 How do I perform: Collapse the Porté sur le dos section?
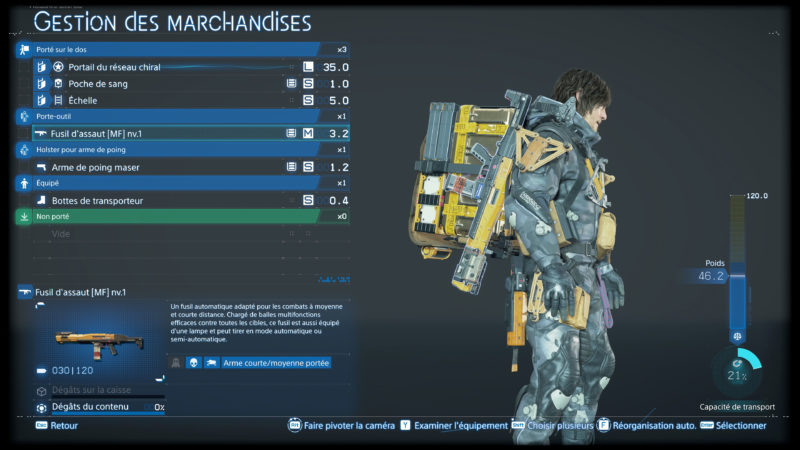point(180,49)
